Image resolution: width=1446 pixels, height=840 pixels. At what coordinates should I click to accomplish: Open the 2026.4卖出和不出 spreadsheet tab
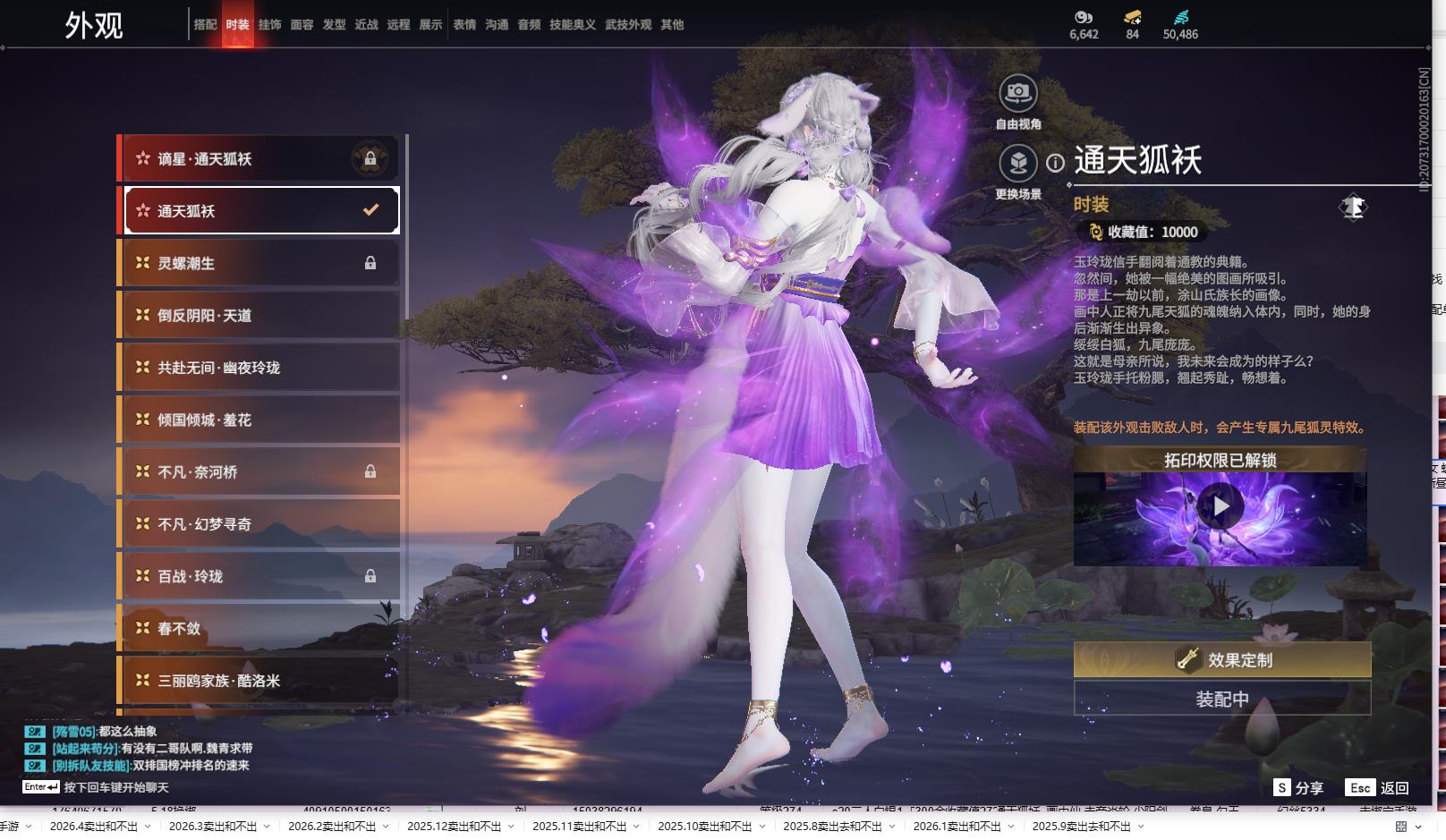click(x=94, y=827)
